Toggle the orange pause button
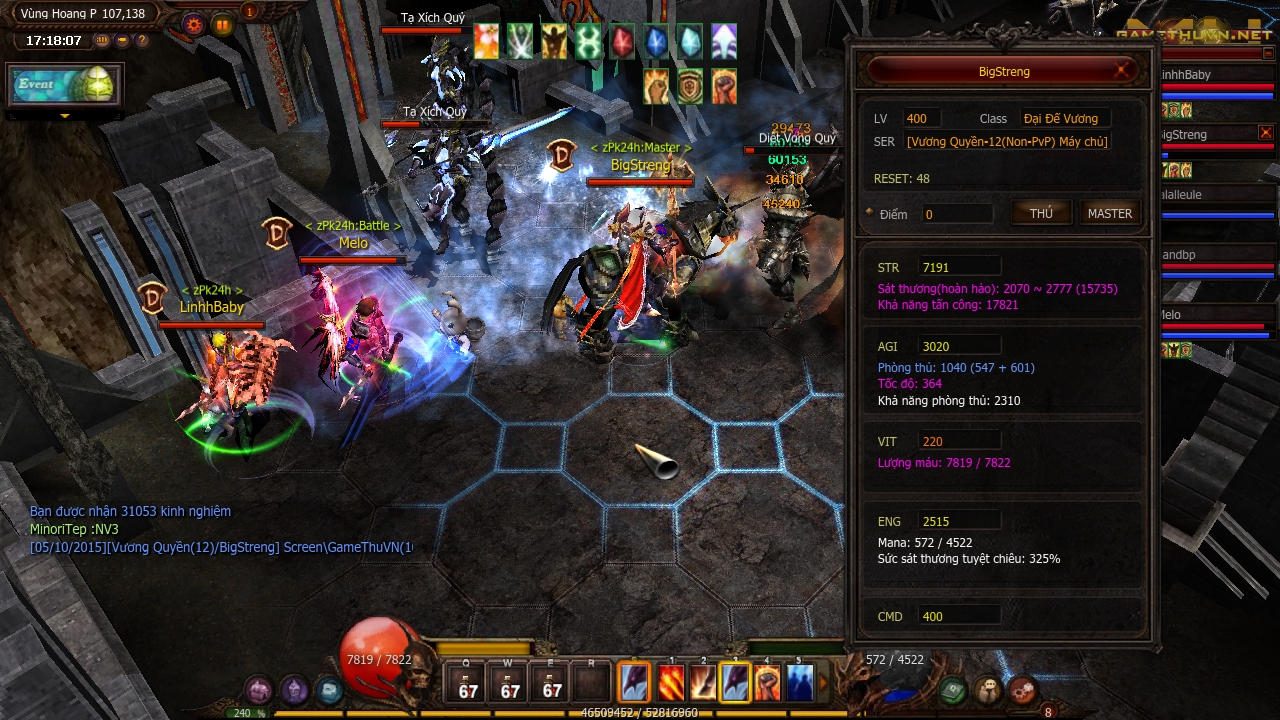The height and width of the screenshot is (720, 1280). click(222, 24)
